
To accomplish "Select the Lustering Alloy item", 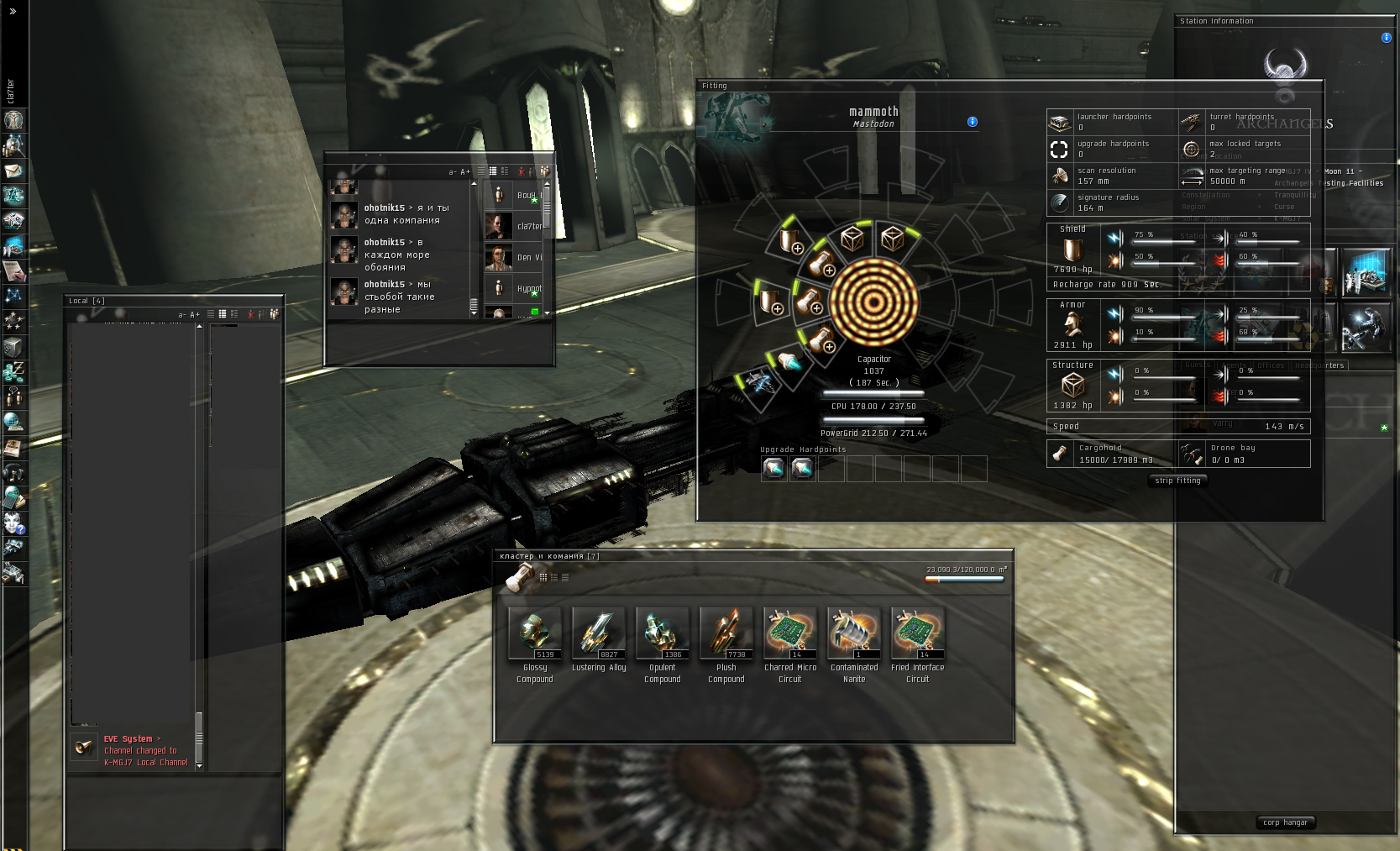I will (599, 634).
